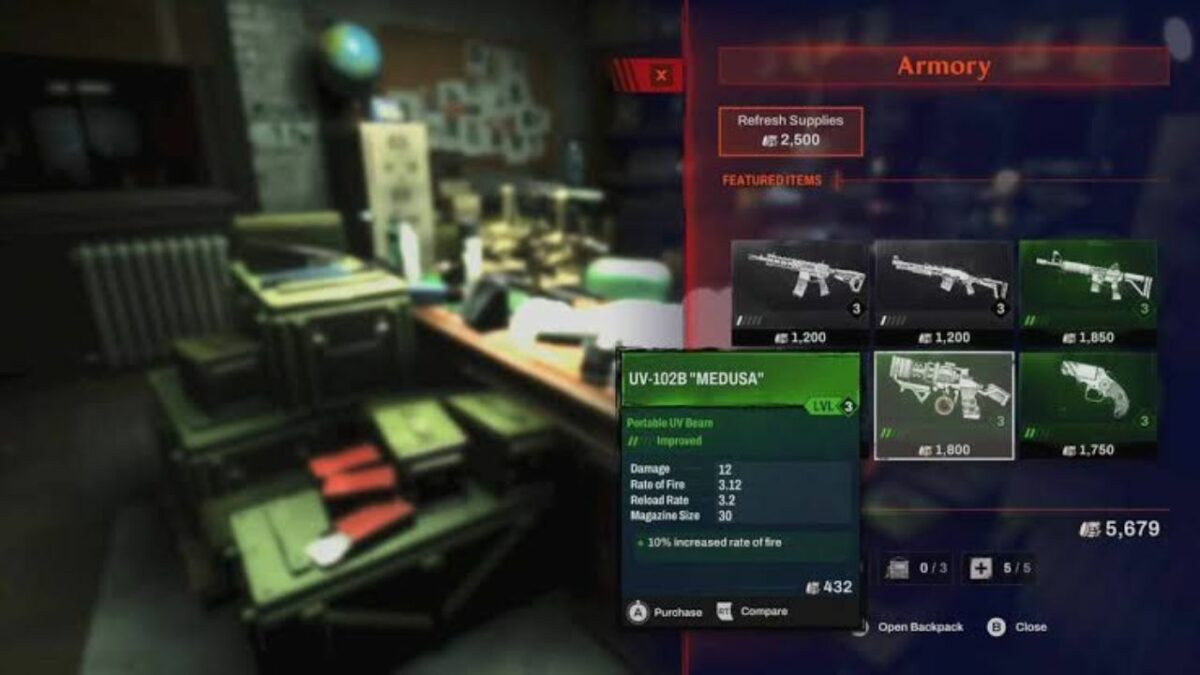
Task: Select the UV-102B Medusa priced 1,800
Action: [x=944, y=405]
